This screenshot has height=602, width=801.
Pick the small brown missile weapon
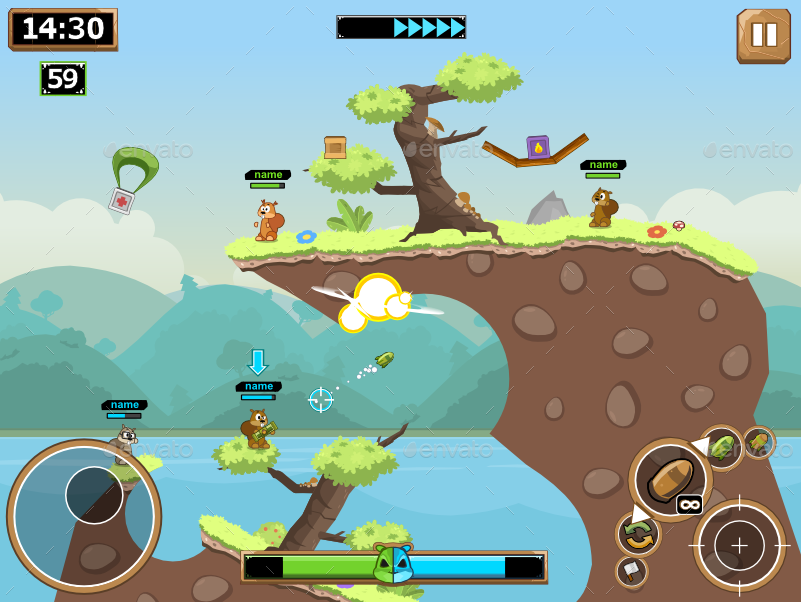pos(758,442)
